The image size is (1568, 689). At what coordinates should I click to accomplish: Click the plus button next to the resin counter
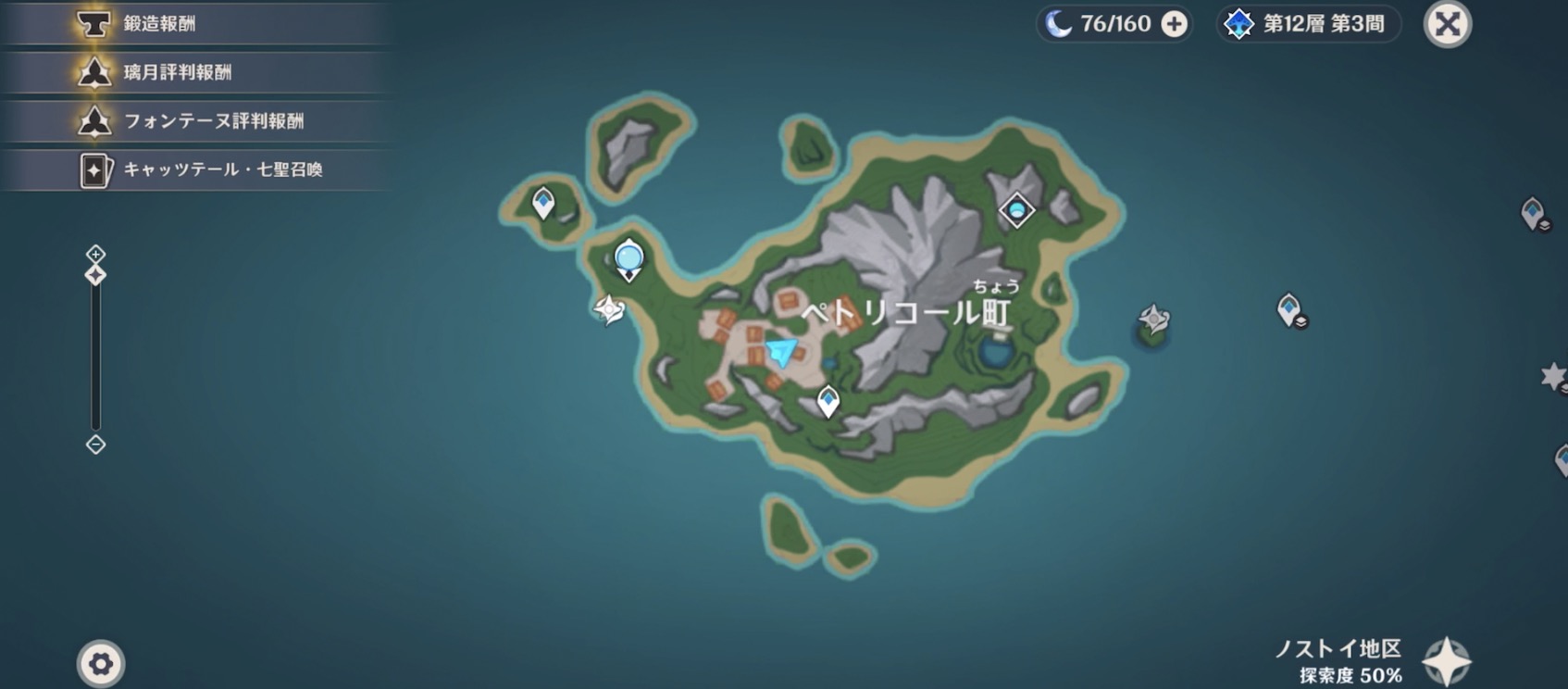click(x=1173, y=24)
